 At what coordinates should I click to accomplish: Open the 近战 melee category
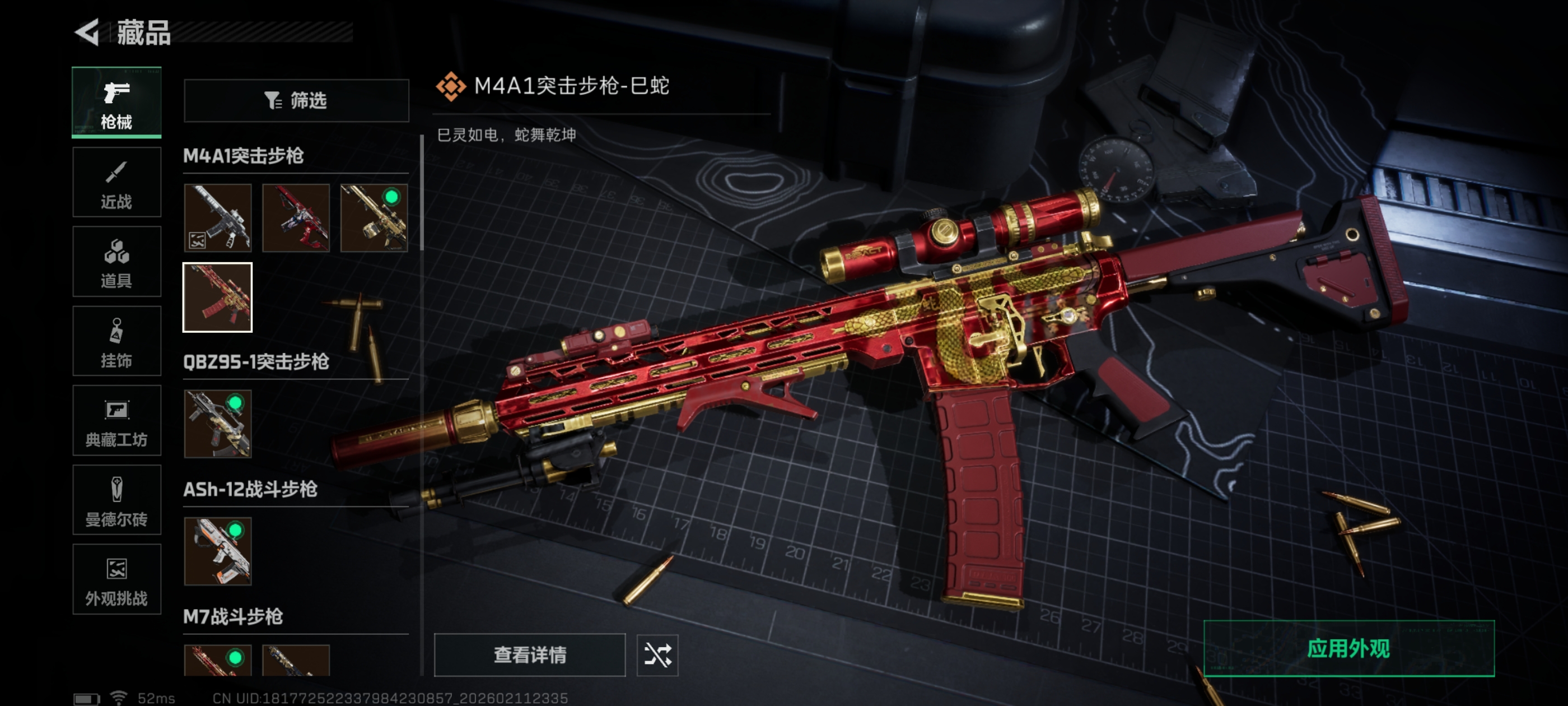[116, 182]
